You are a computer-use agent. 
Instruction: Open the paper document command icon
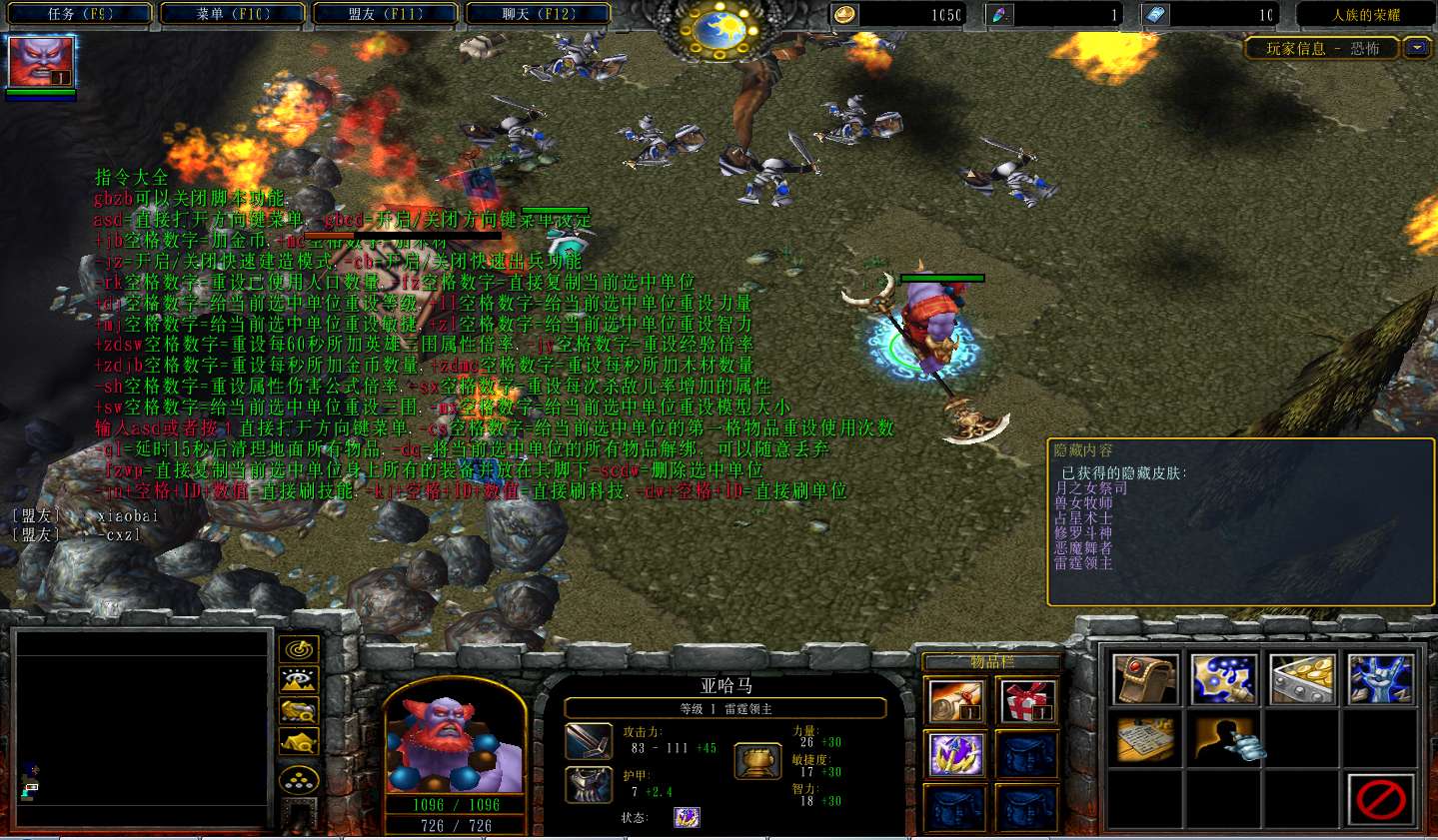(x=1145, y=739)
